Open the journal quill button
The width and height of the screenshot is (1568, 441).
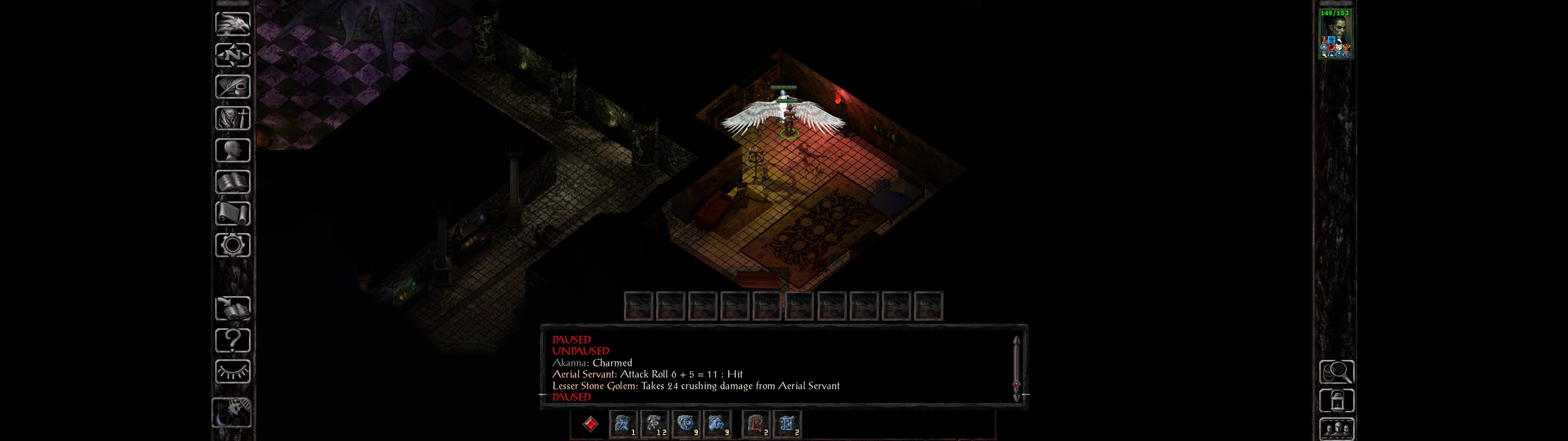[x=232, y=87]
